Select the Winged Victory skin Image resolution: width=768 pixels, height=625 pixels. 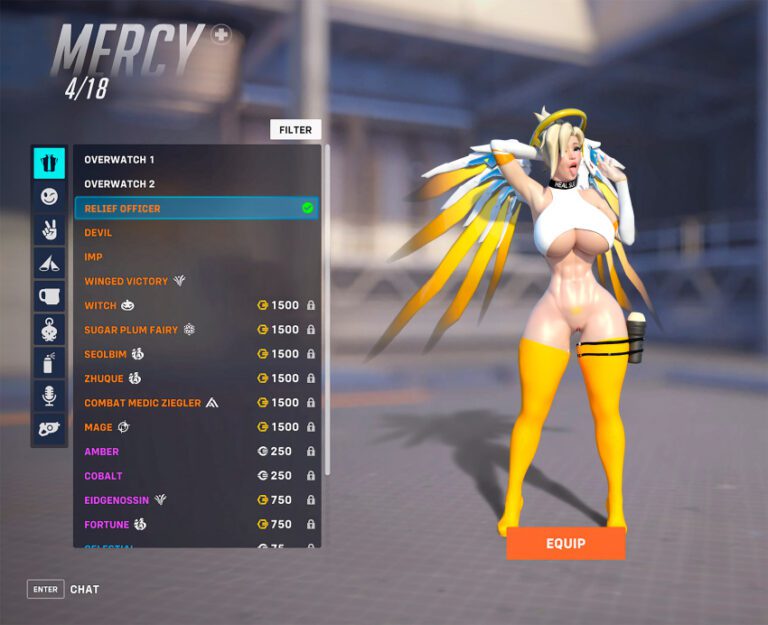(x=197, y=281)
